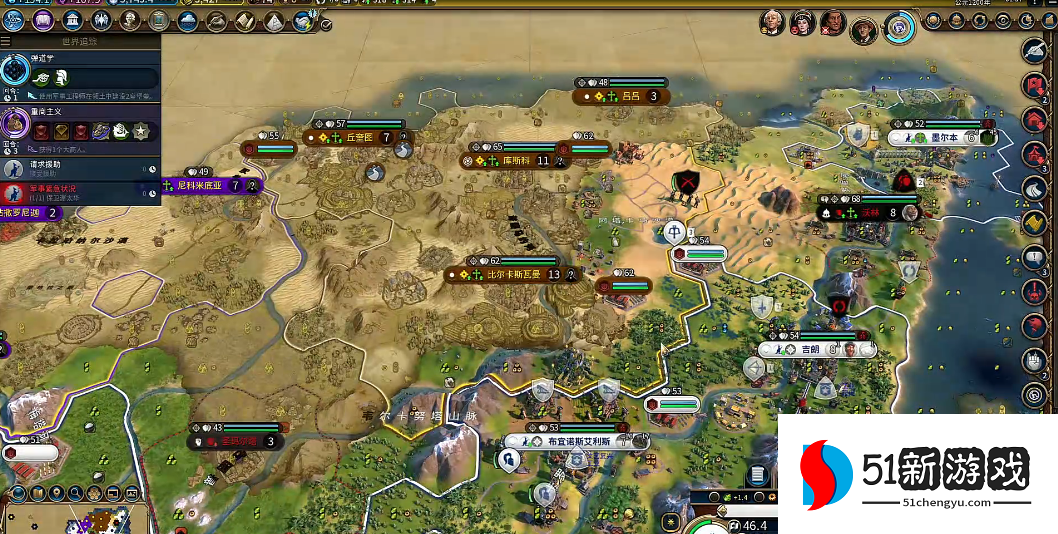Collapse the 世界追踪 tracker with the list icon
The height and width of the screenshot is (534, 1058).
pos(6,42)
